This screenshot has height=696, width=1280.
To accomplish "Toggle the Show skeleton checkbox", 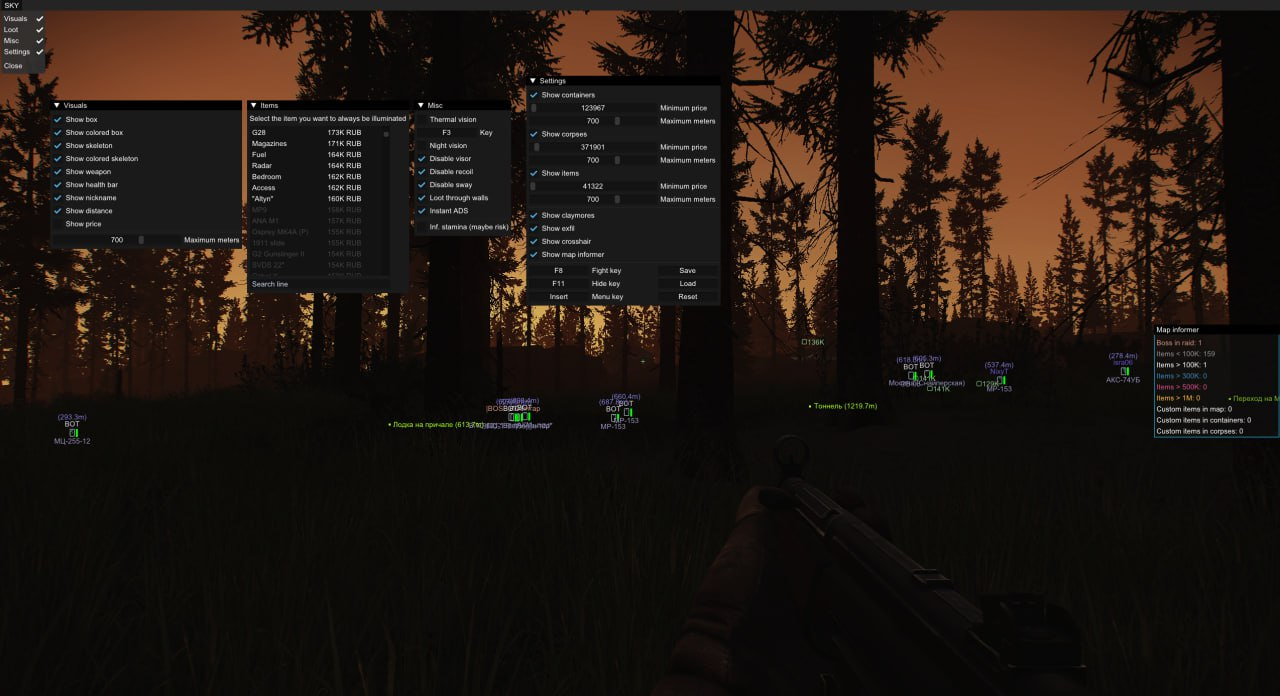I will tap(58, 146).
